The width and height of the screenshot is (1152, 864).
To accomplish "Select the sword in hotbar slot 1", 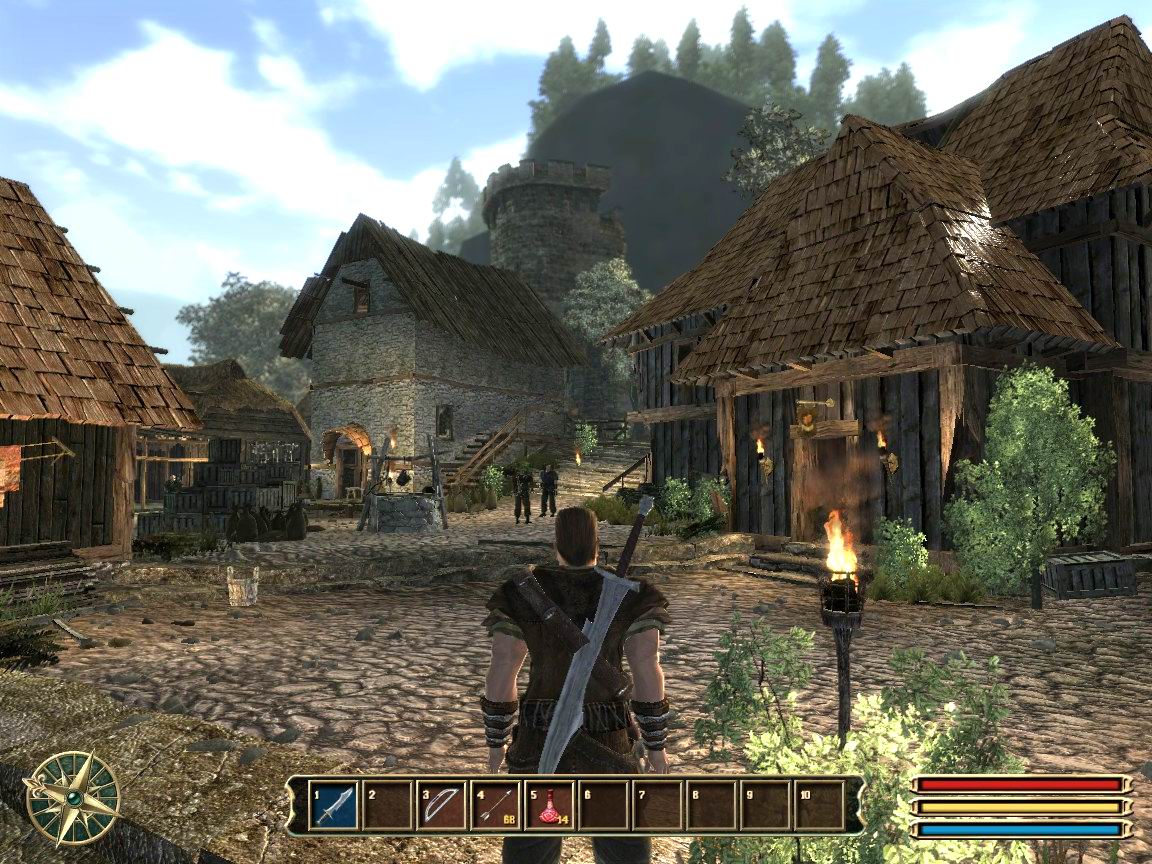I will (x=333, y=805).
